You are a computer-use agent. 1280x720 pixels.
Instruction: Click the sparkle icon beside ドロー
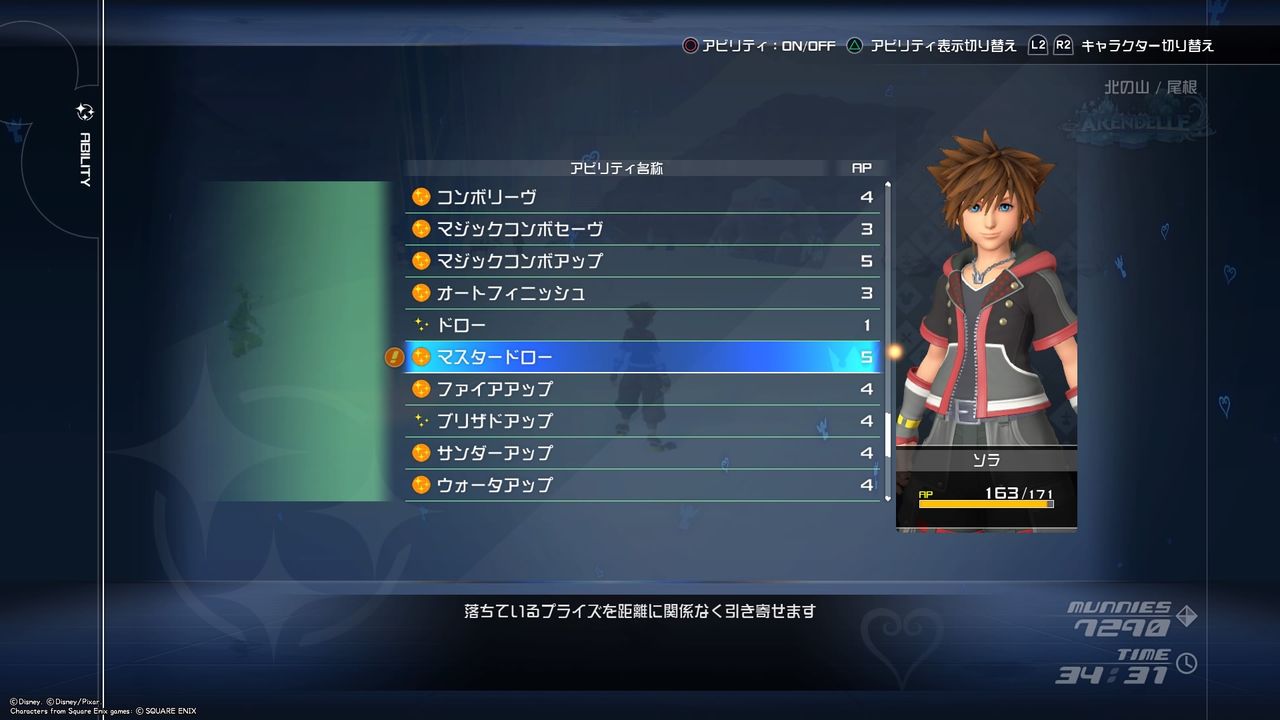419,325
